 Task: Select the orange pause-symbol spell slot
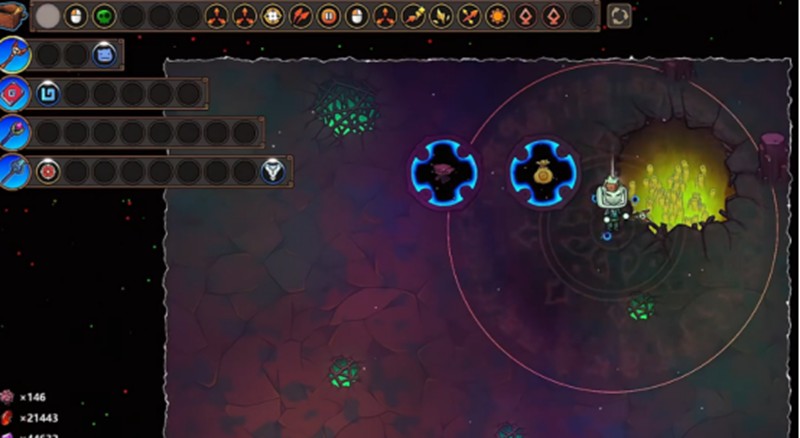click(328, 16)
